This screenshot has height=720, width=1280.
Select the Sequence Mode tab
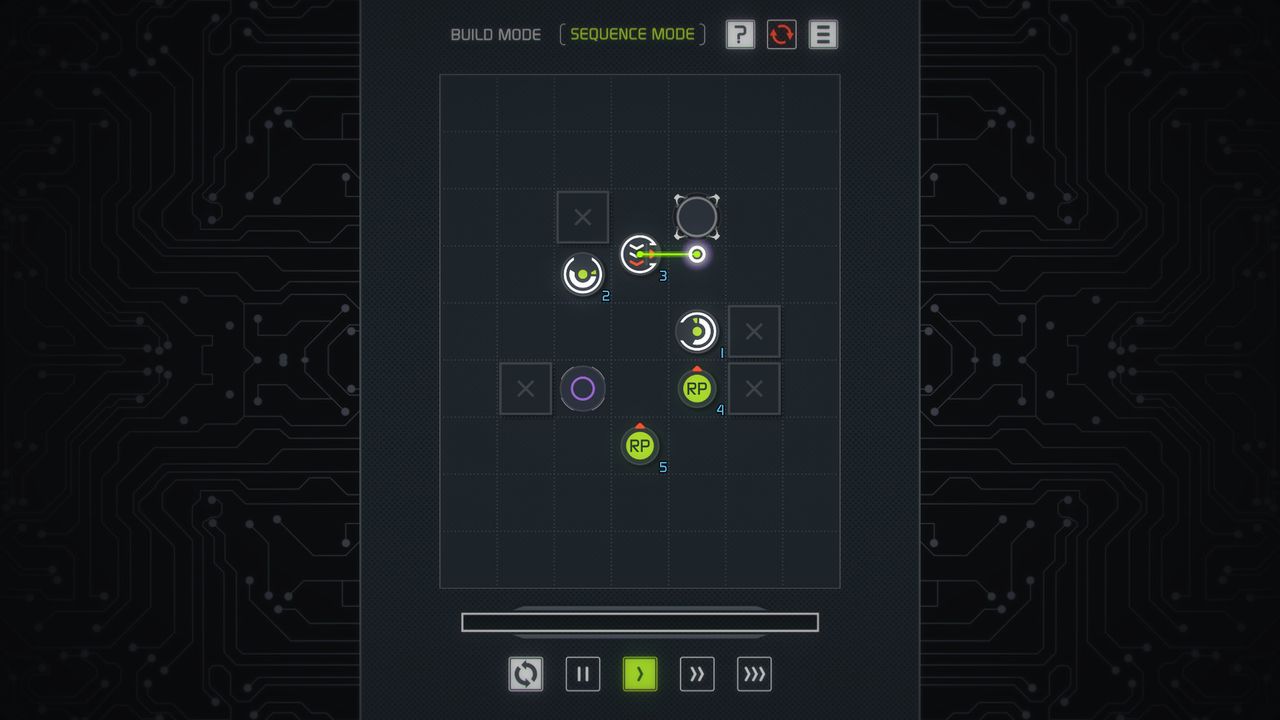point(632,35)
